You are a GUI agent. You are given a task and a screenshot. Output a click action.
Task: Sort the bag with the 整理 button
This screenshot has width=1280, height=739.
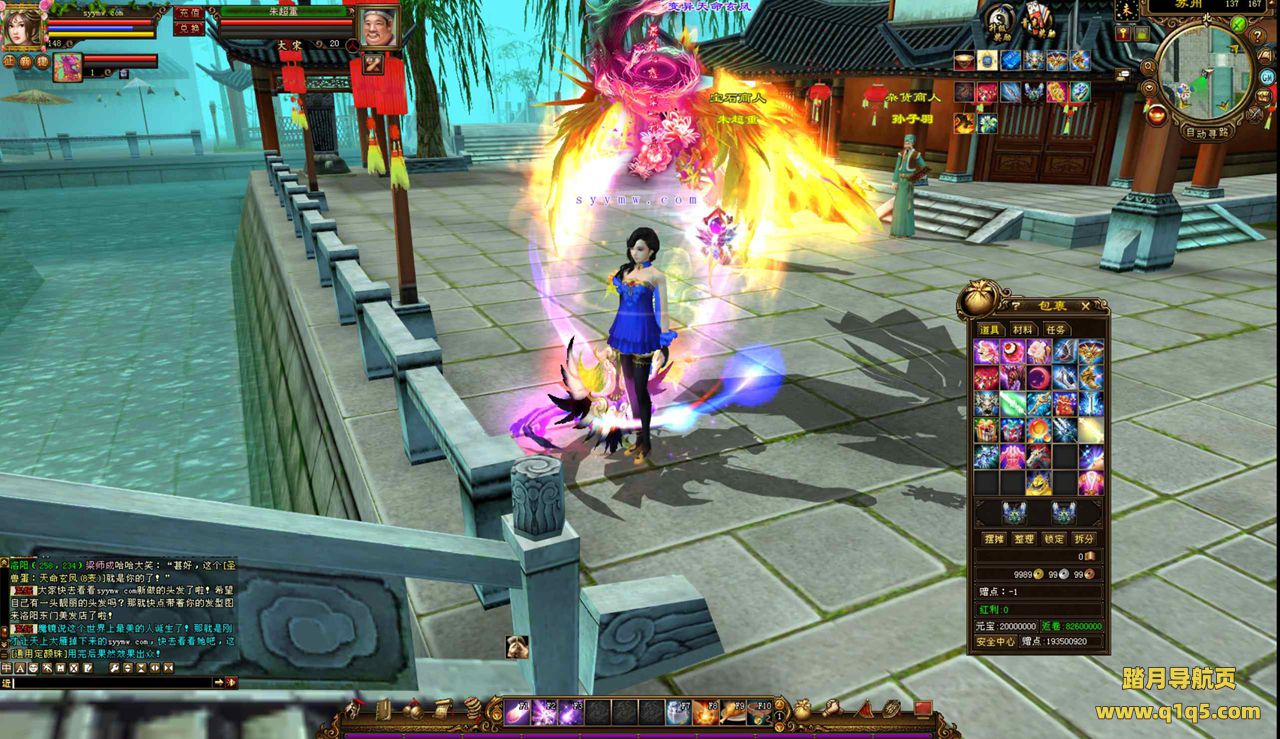click(x=1022, y=538)
